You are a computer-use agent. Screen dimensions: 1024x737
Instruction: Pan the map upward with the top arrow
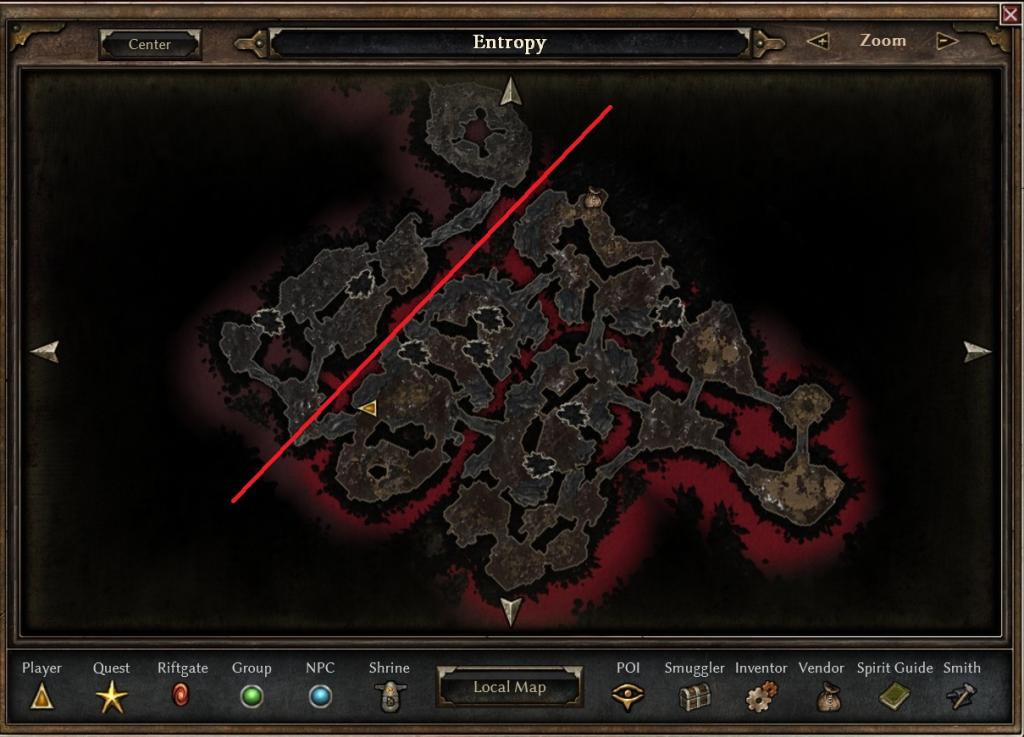tap(511, 91)
